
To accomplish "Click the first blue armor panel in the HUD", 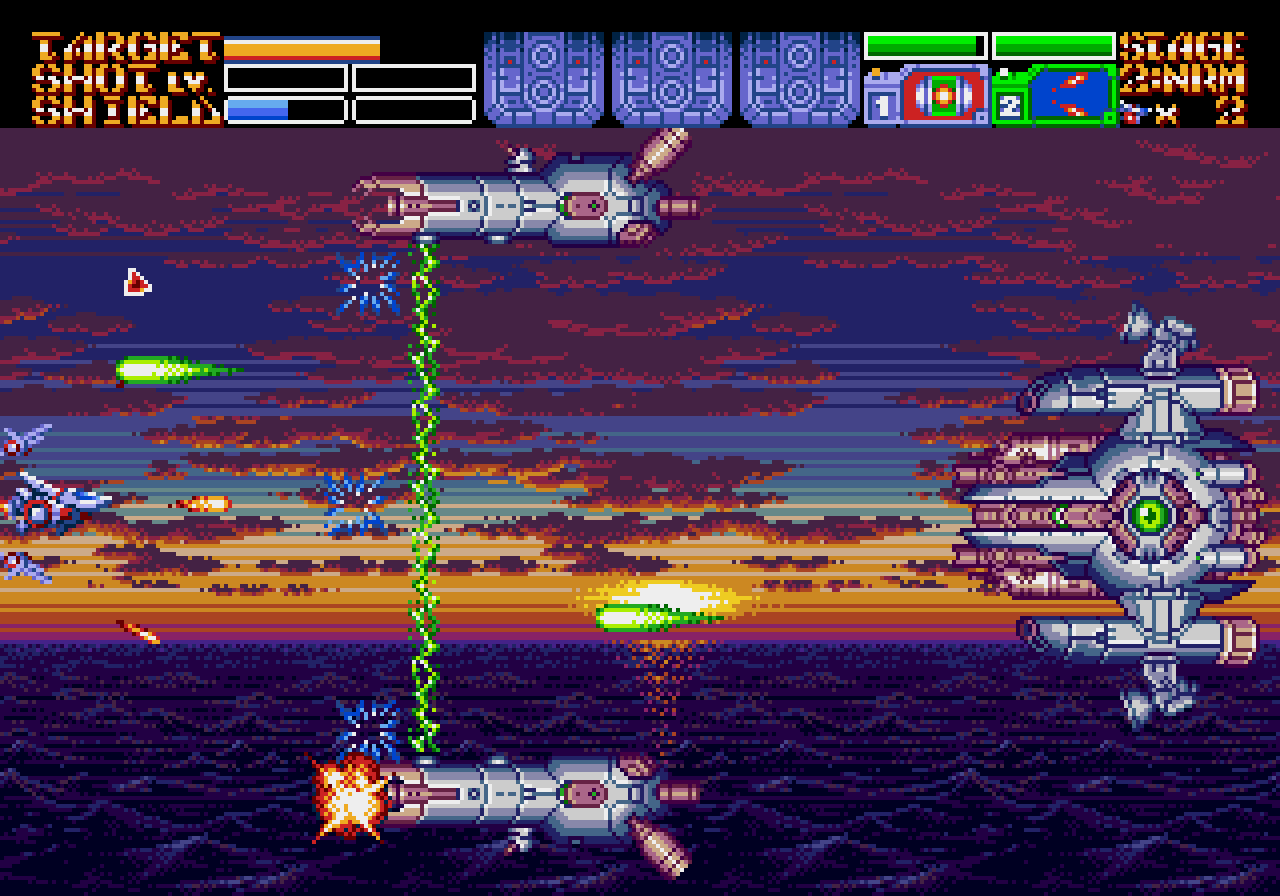I will (543, 77).
